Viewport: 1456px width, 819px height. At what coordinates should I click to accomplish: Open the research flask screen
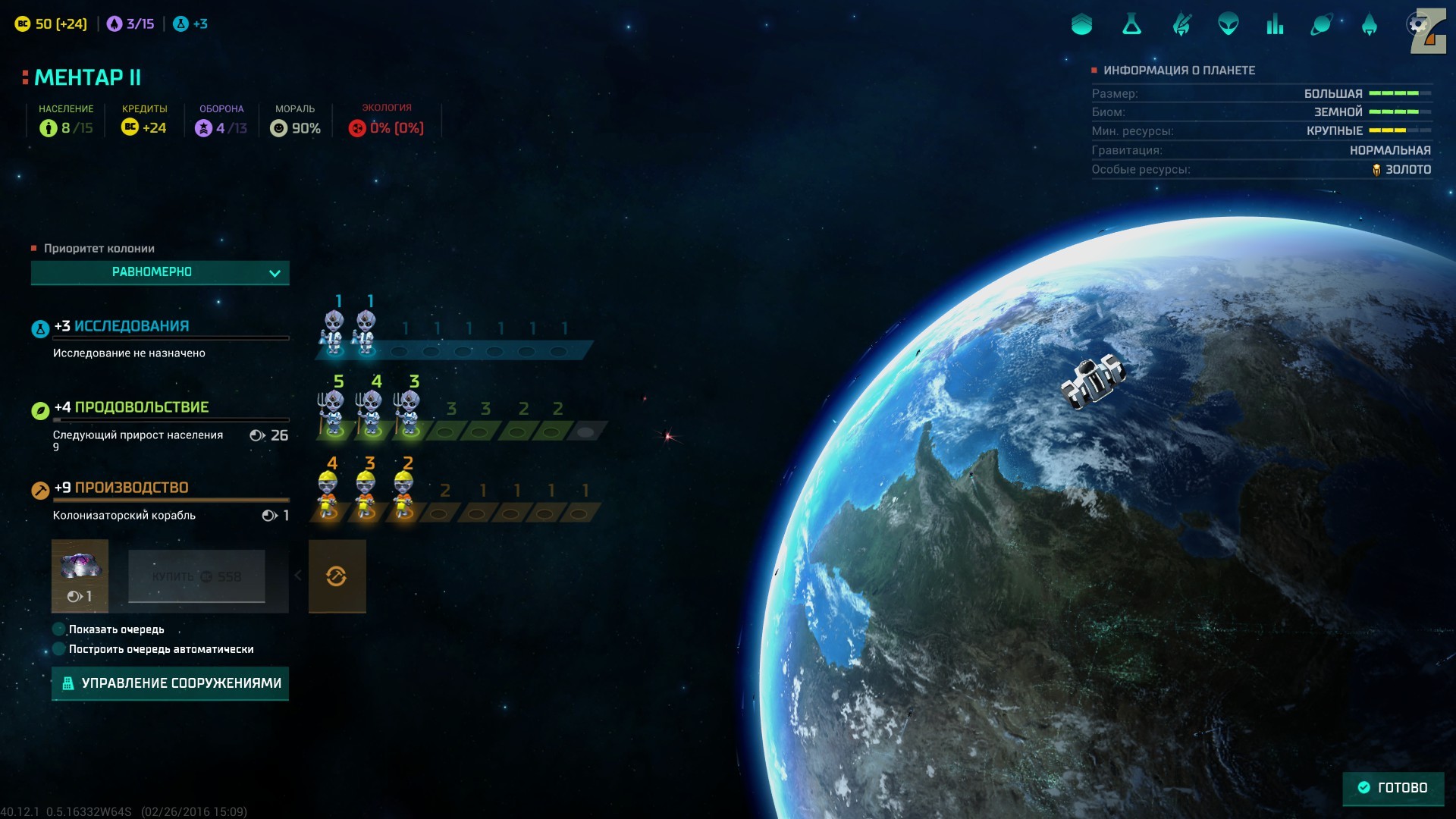pyautogui.click(x=1131, y=25)
